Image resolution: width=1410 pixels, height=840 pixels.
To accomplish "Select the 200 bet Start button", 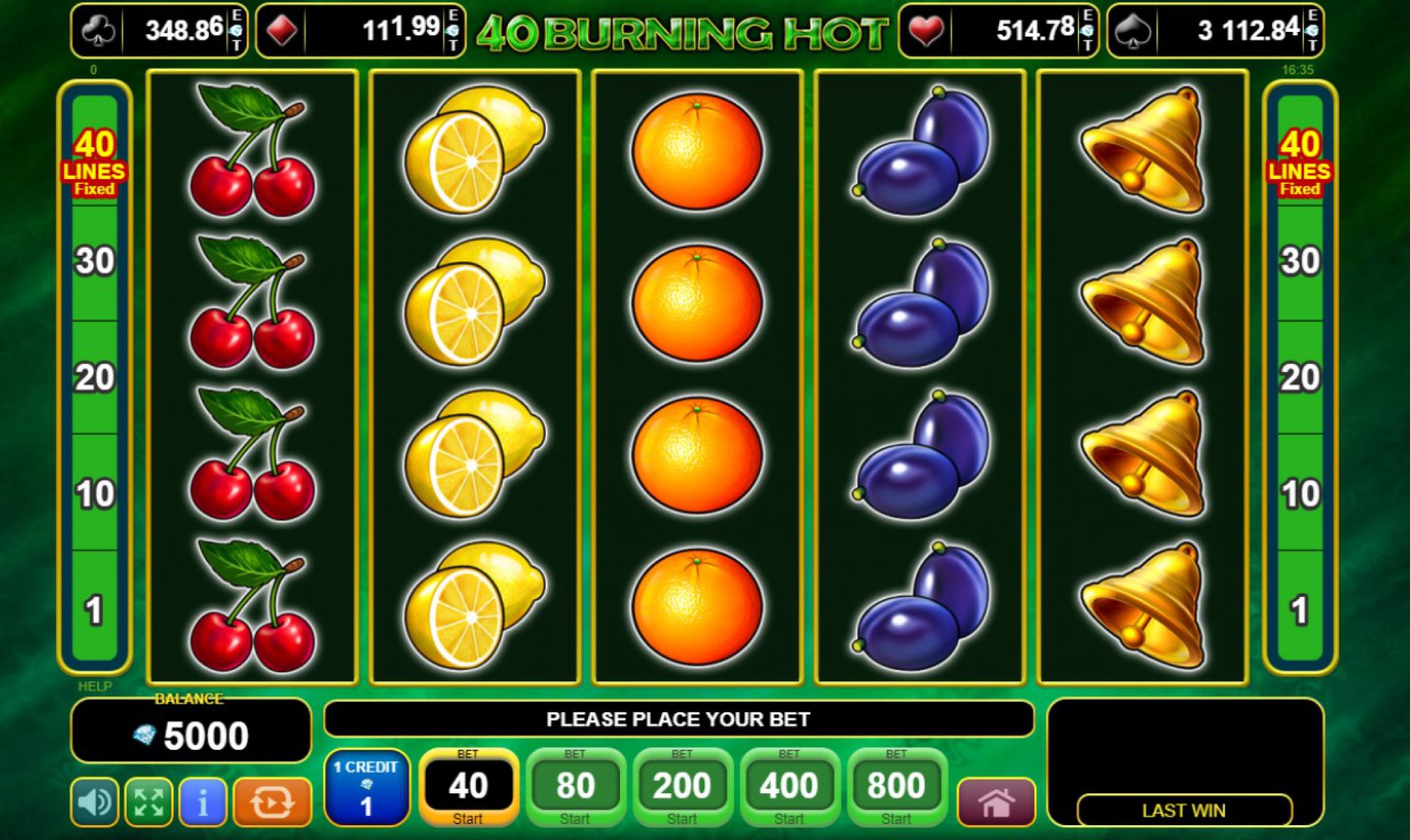I will tap(682, 787).
